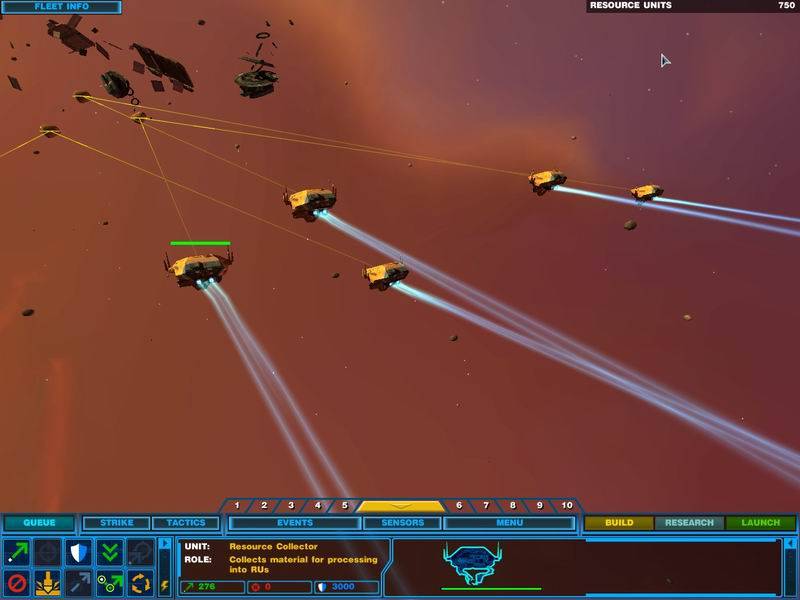Activate the yellow harvest resources command

click(48, 582)
